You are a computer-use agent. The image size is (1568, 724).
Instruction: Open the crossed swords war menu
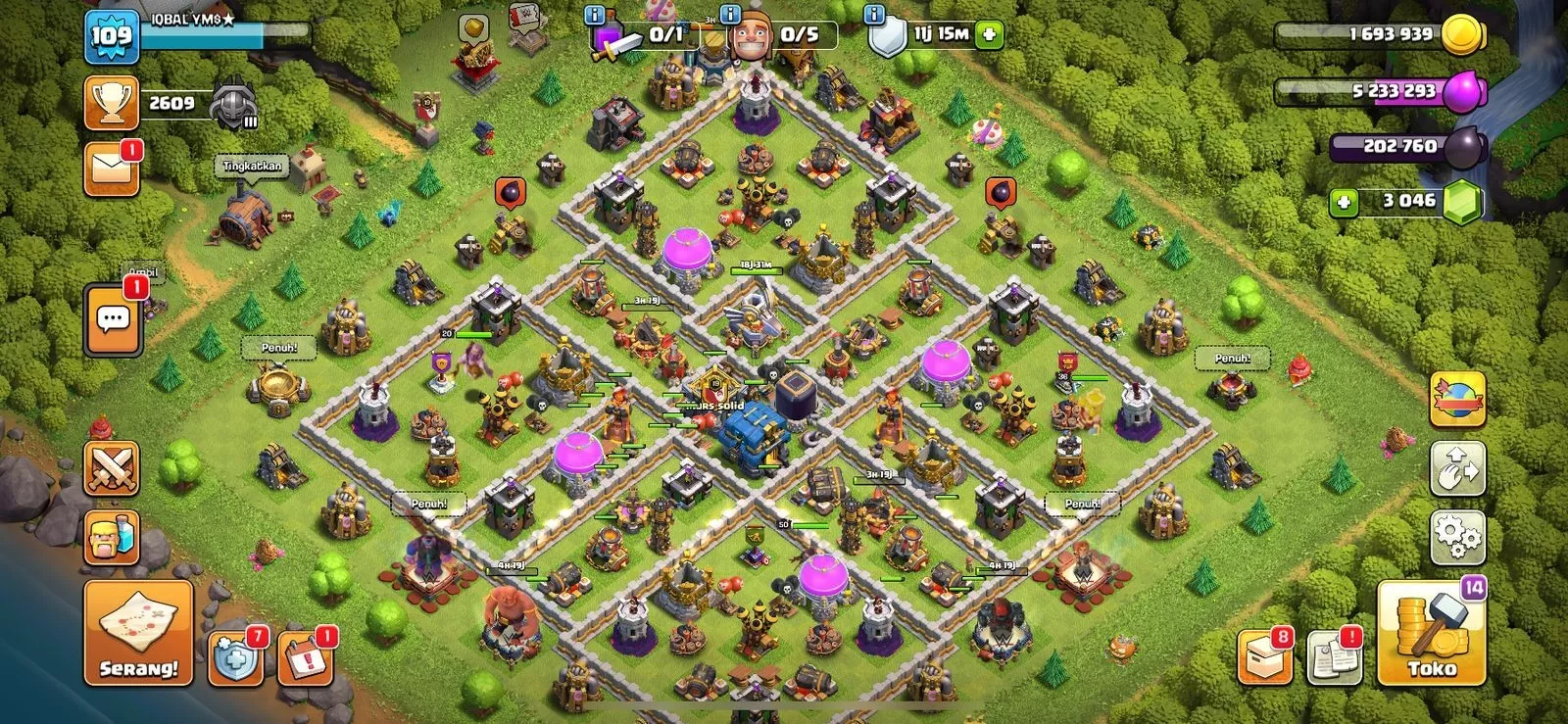112,468
